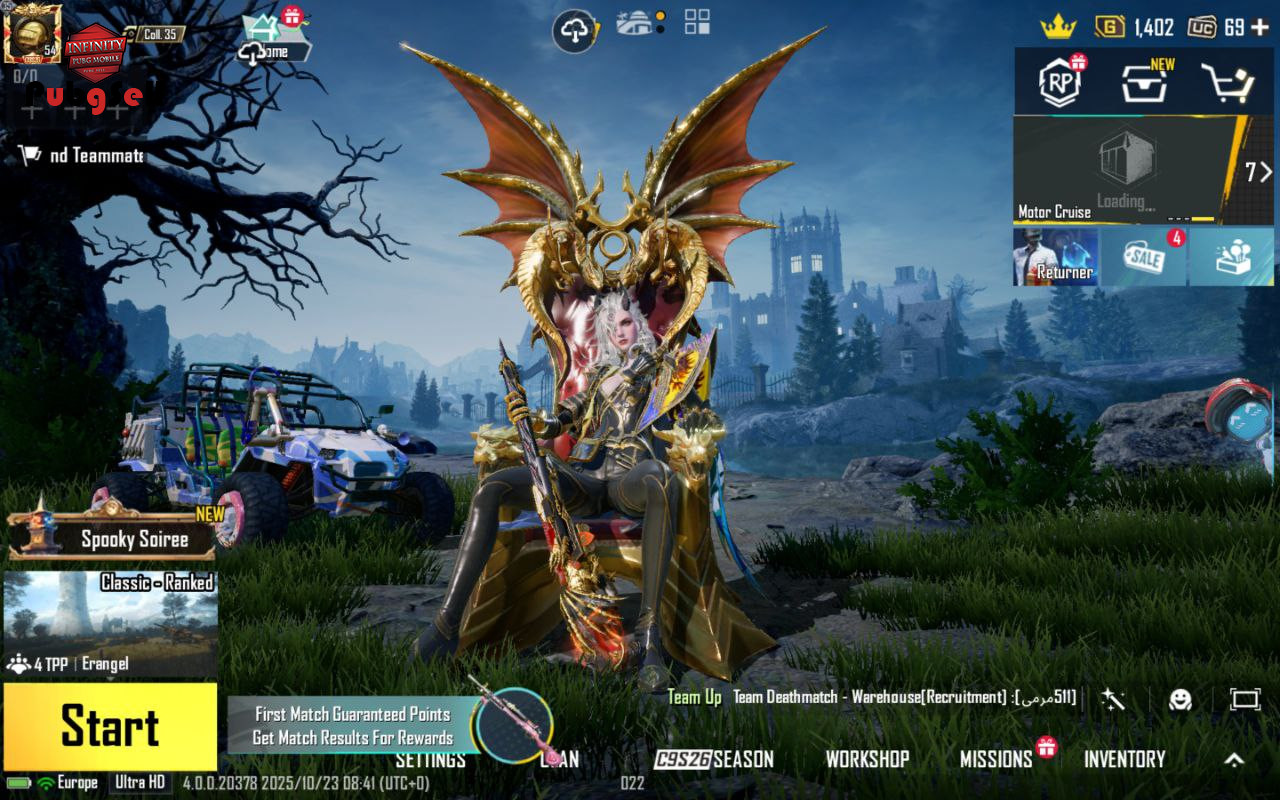Start the match with the yellow Start button
This screenshot has height=800, width=1280.
pyautogui.click(x=110, y=726)
